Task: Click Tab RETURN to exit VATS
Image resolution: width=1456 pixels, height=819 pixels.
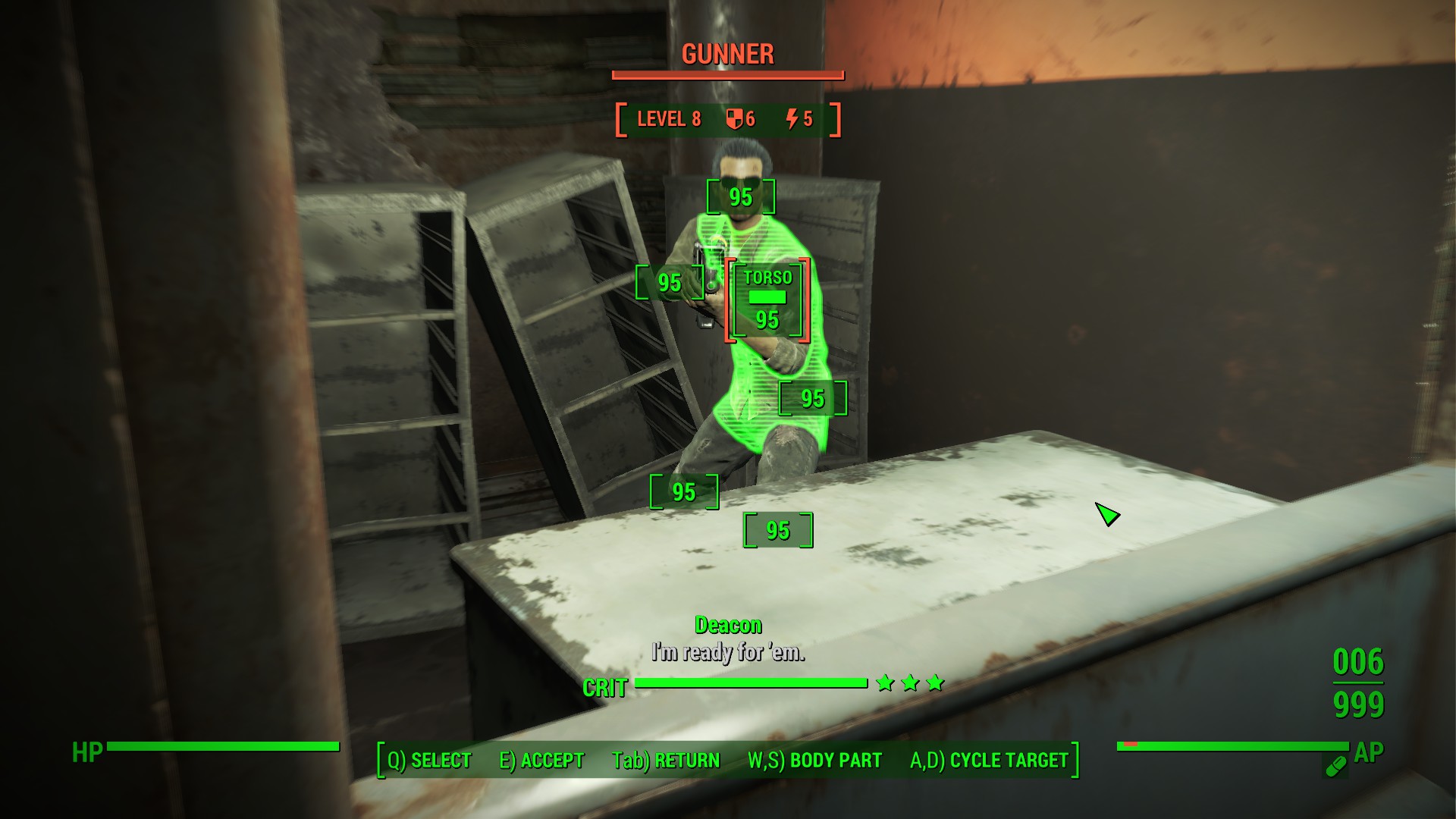Action: pyautogui.click(x=666, y=758)
